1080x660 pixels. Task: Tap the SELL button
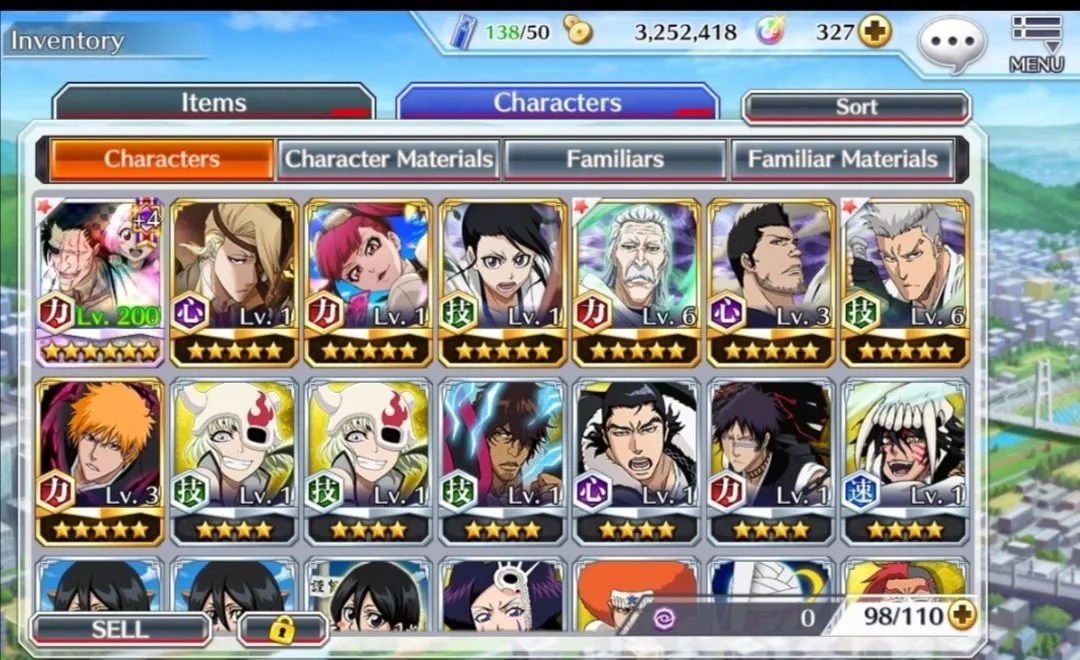(120, 629)
